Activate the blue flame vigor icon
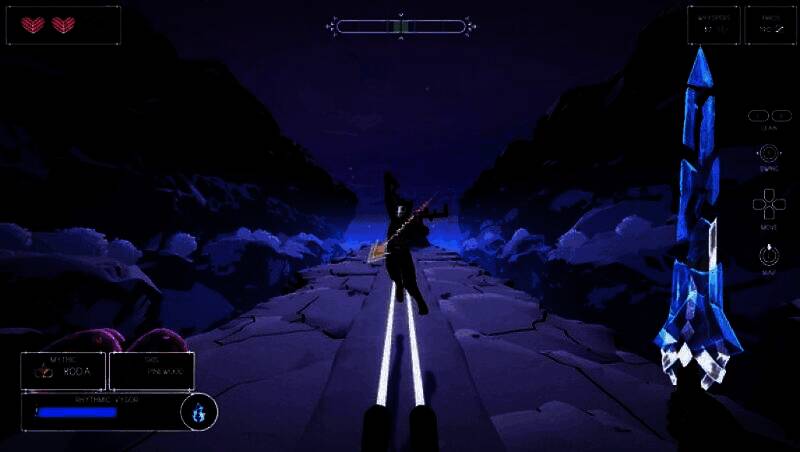Screen dimensions: 800x452 click(199, 411)
